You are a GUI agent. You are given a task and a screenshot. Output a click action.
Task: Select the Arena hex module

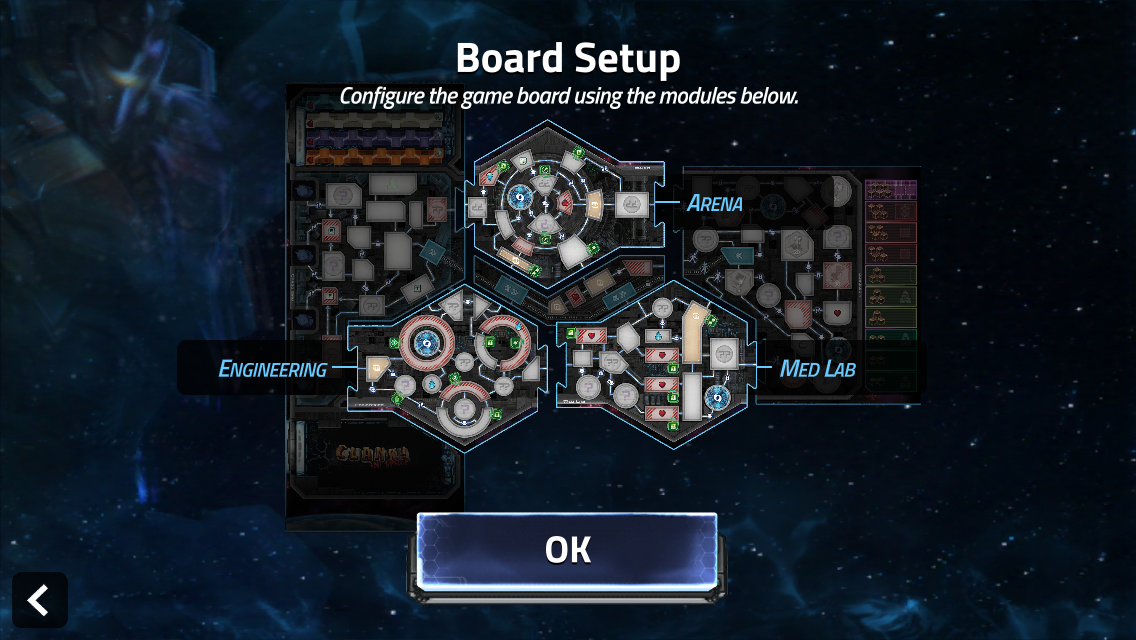point(567,204)
